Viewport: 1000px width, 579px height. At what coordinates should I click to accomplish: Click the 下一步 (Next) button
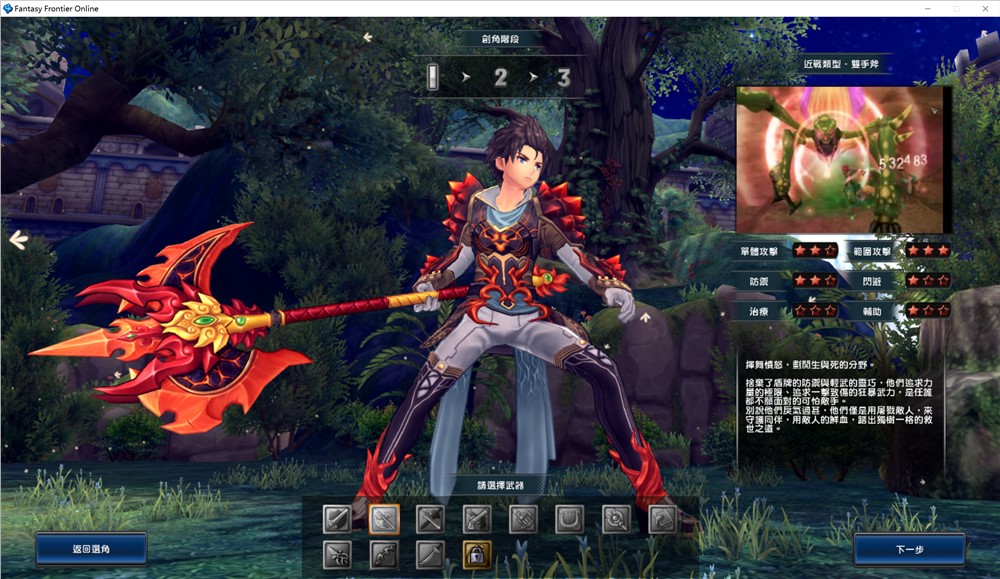(x=909, y=549)
